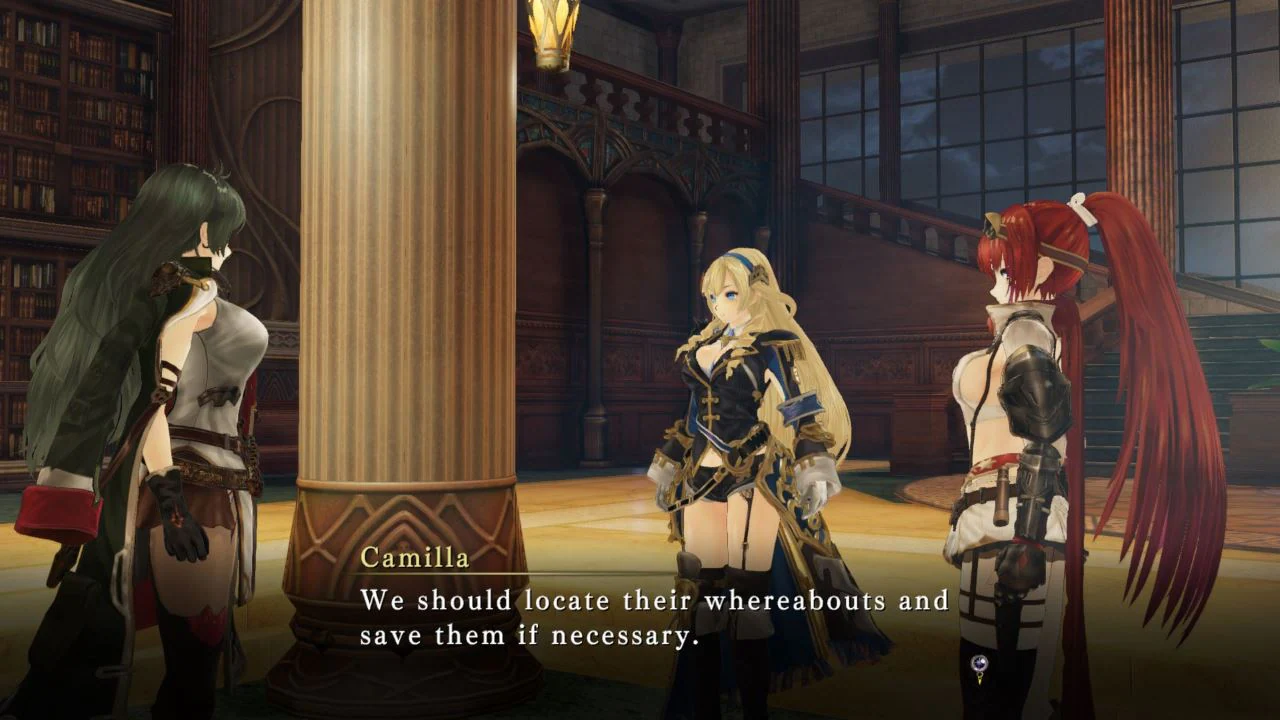Click the hanging ceiling lantern
Image resolution: width=1280 pixels, height=720 pixels.
[554, 35]
